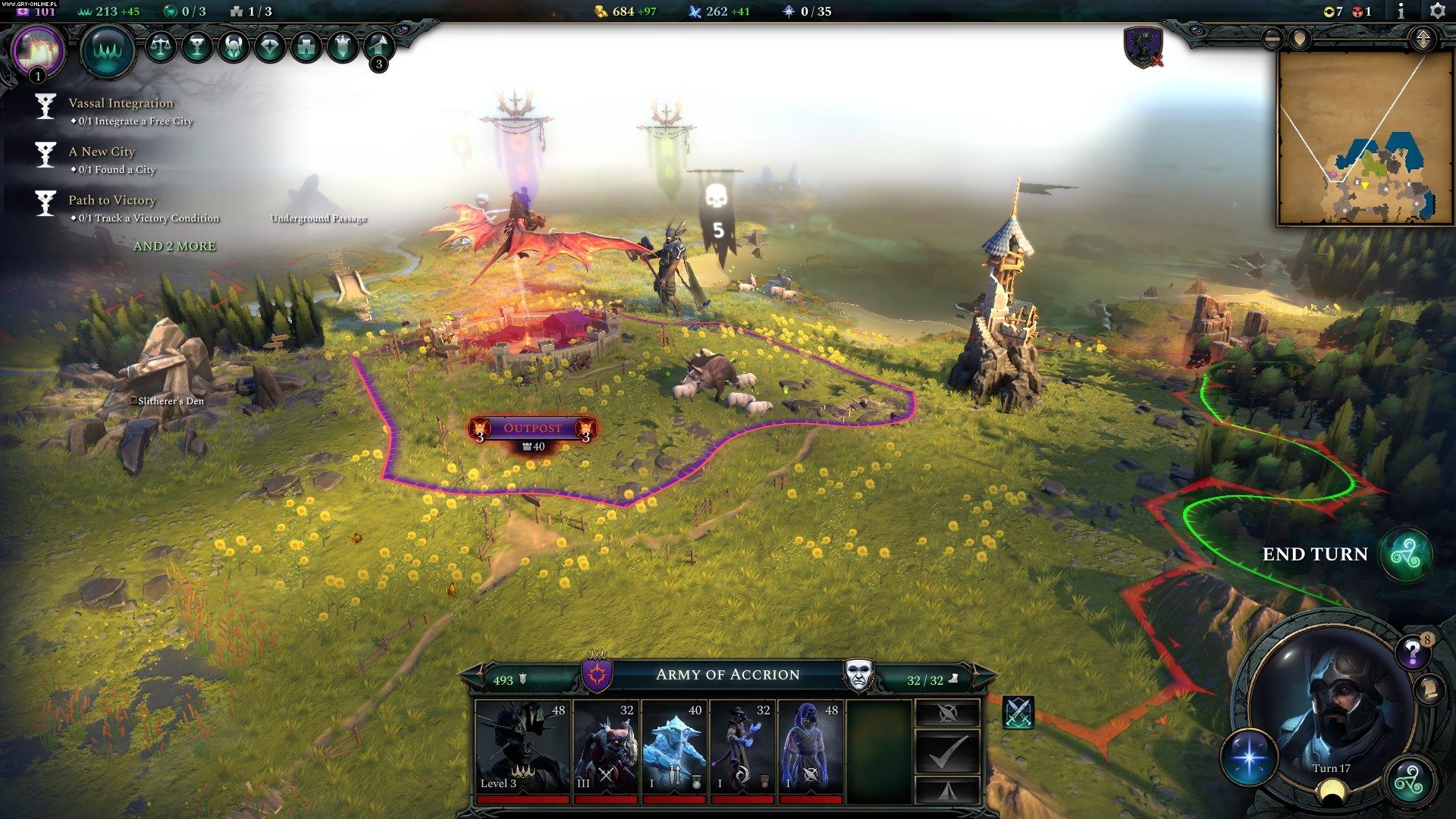Click the checkmark army button
This screenshot has width=1456, height=819.
tap(947, 751)
